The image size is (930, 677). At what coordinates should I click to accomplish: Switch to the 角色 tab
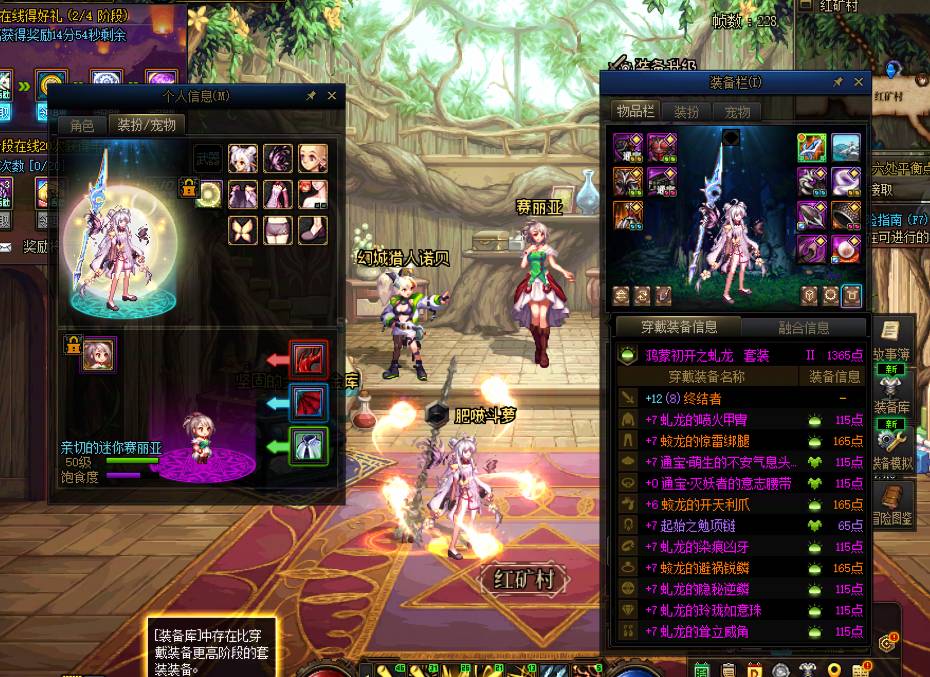click(x=81, y=125)
